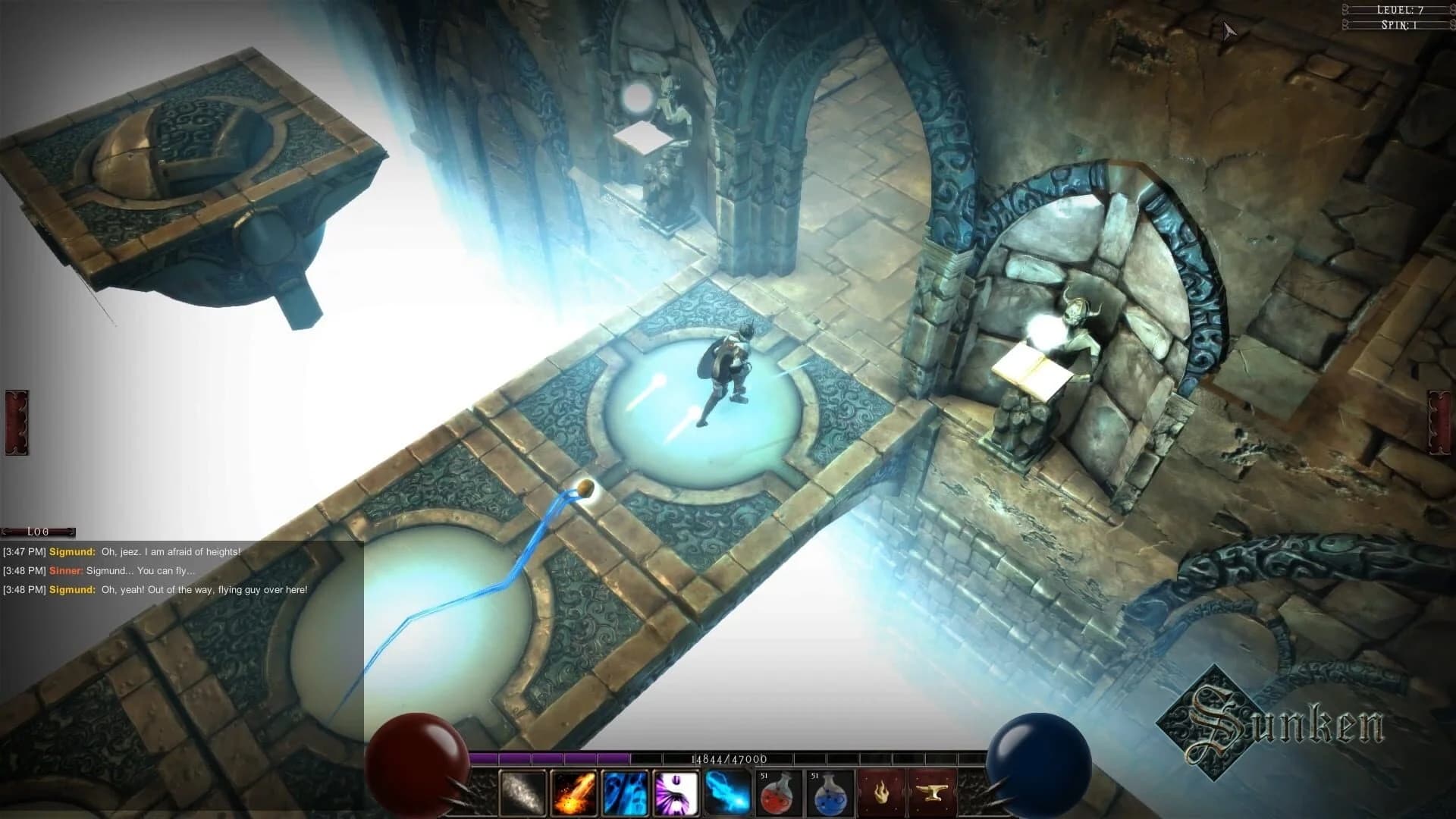Click the Log header title
Screen dimensions: 1456x819
pos(36,532)
